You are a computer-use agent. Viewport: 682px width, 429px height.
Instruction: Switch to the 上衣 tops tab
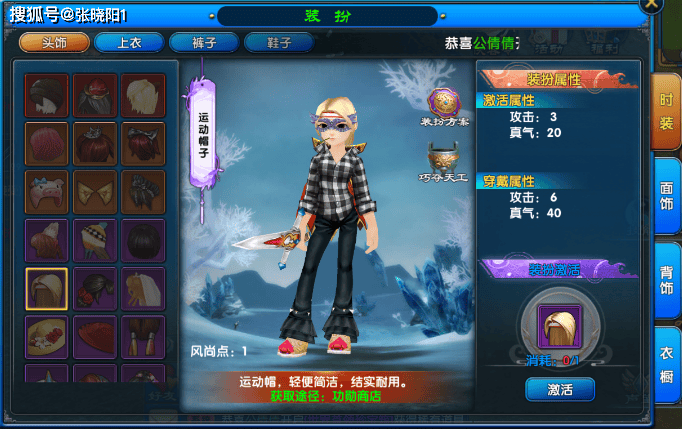(128, 42)
